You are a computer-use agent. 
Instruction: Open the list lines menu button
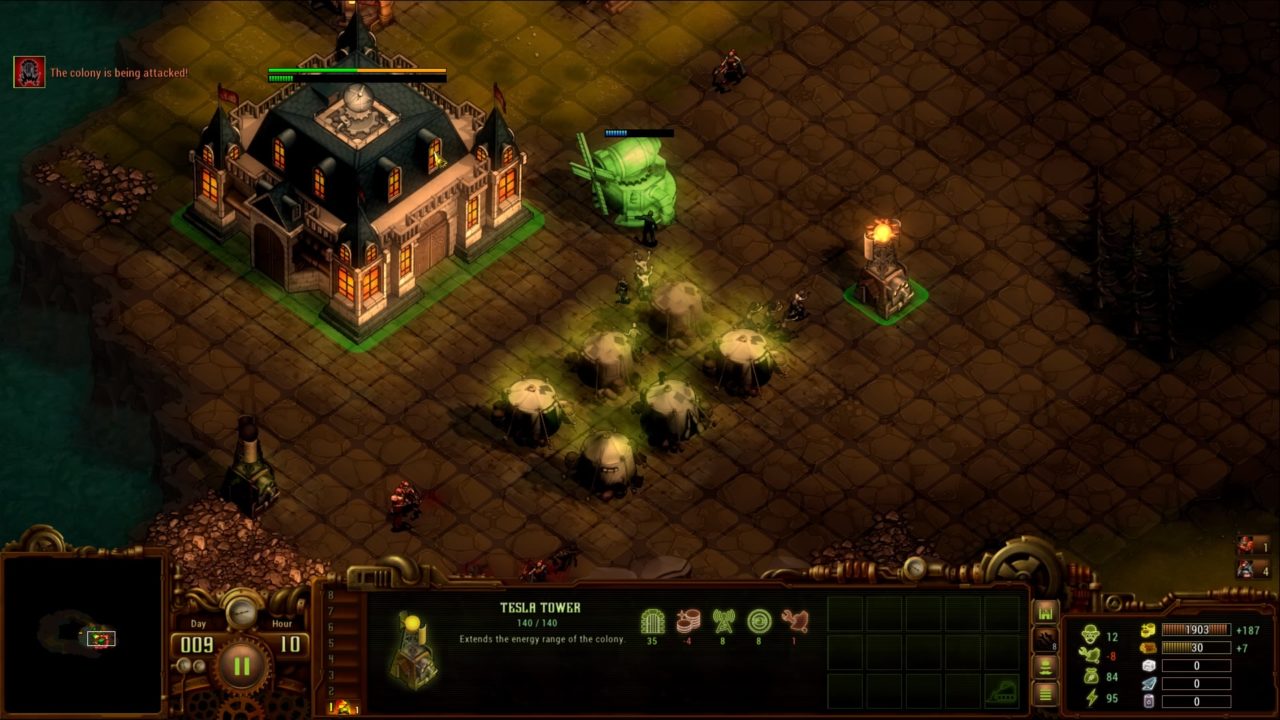1045,693
